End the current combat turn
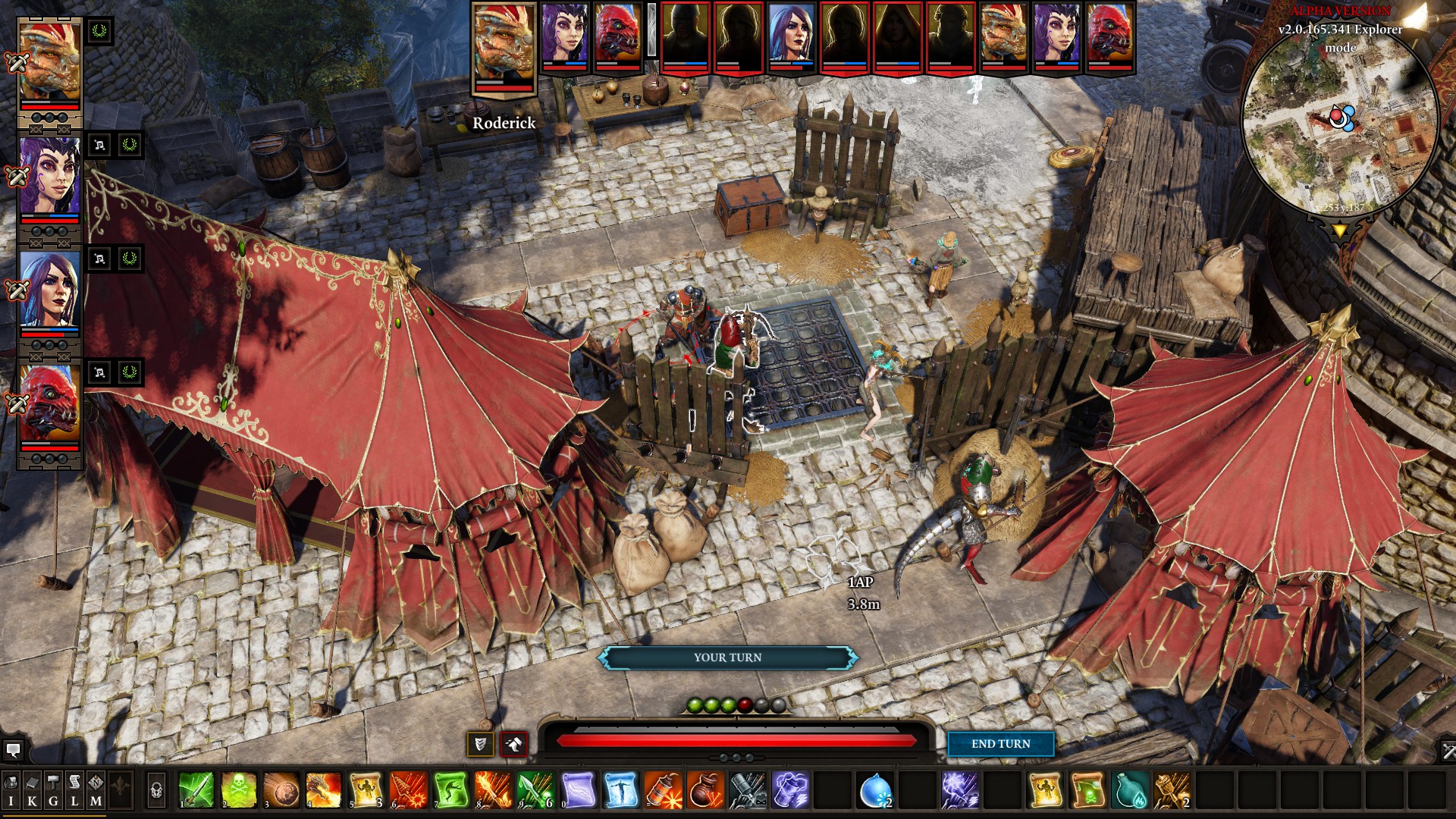The width and height of the screenshot is (1456, 819). tap(1000, 744)
